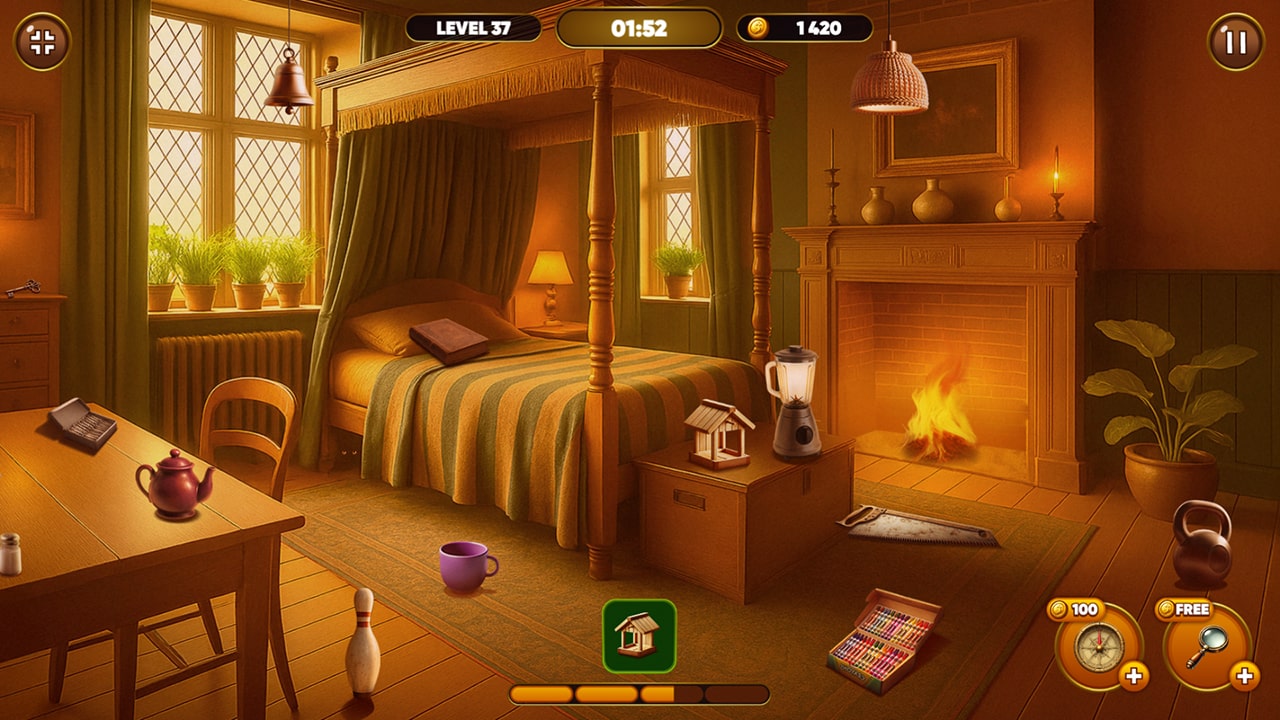Click the plus badge on the compass hint

[1134, 677]
